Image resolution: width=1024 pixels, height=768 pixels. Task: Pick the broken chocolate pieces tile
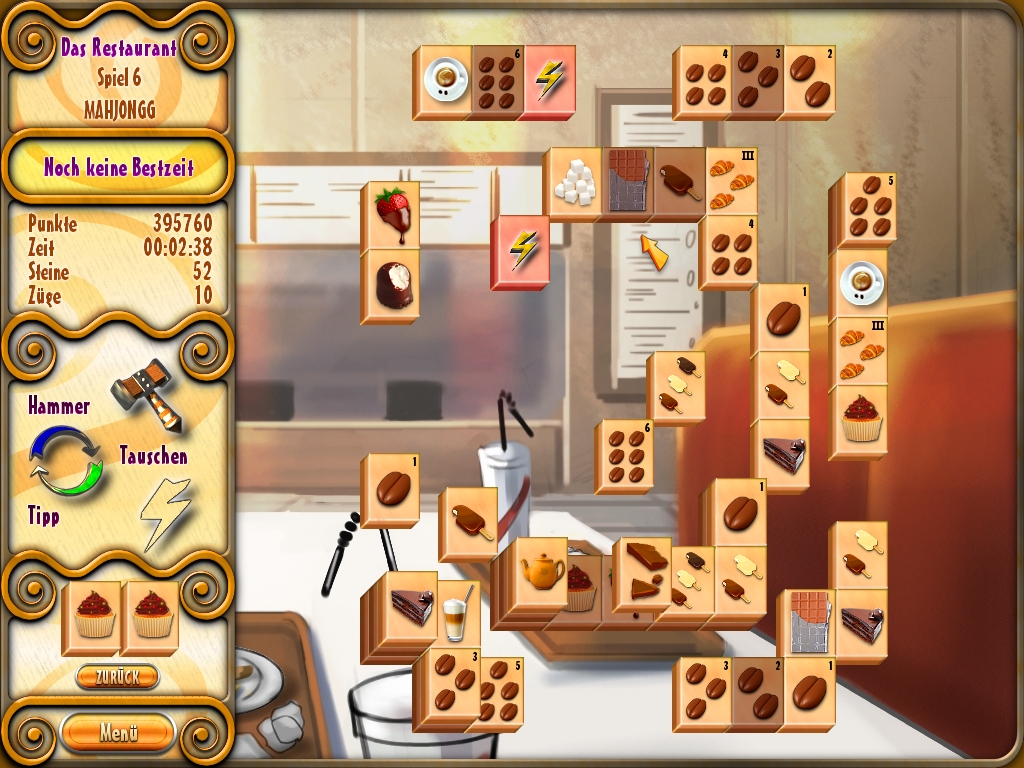[x=643, y=568]
